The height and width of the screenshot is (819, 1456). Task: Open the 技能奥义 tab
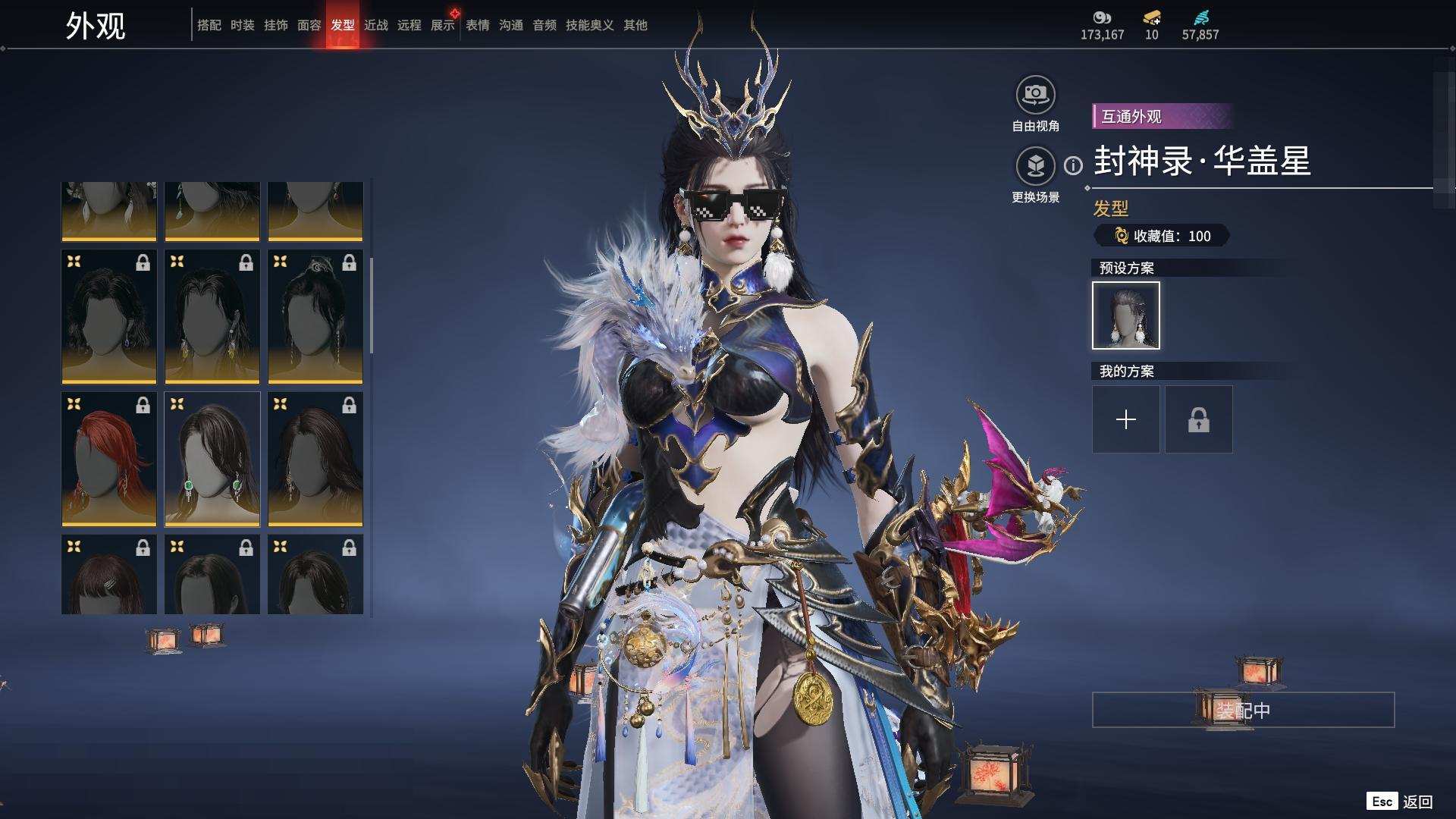589,25
